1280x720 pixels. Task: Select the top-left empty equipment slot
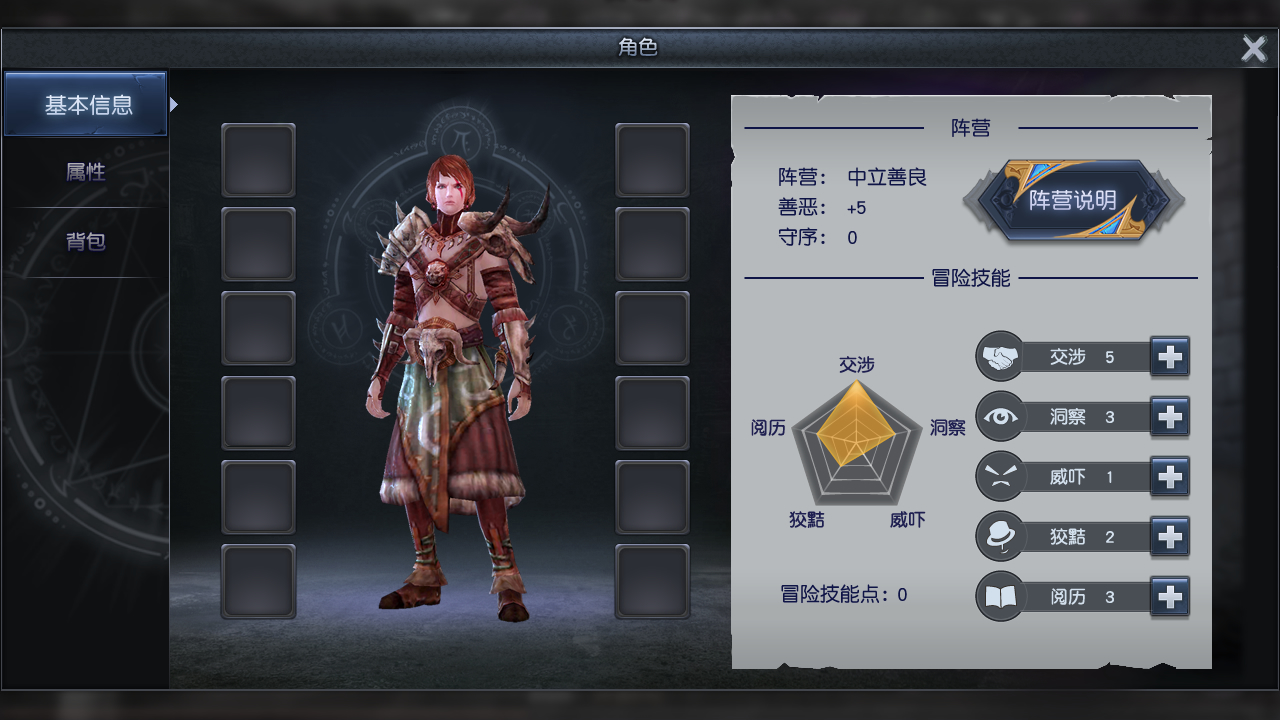258,160
